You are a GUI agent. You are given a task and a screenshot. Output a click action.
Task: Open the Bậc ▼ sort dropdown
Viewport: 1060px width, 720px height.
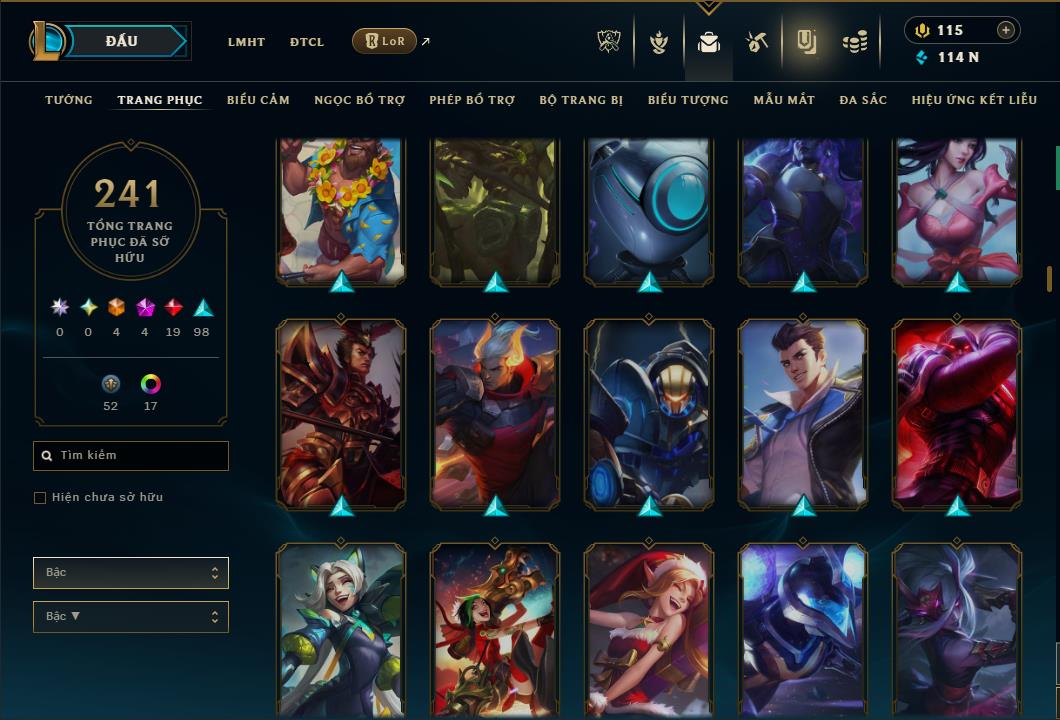[x=131, y=617]
